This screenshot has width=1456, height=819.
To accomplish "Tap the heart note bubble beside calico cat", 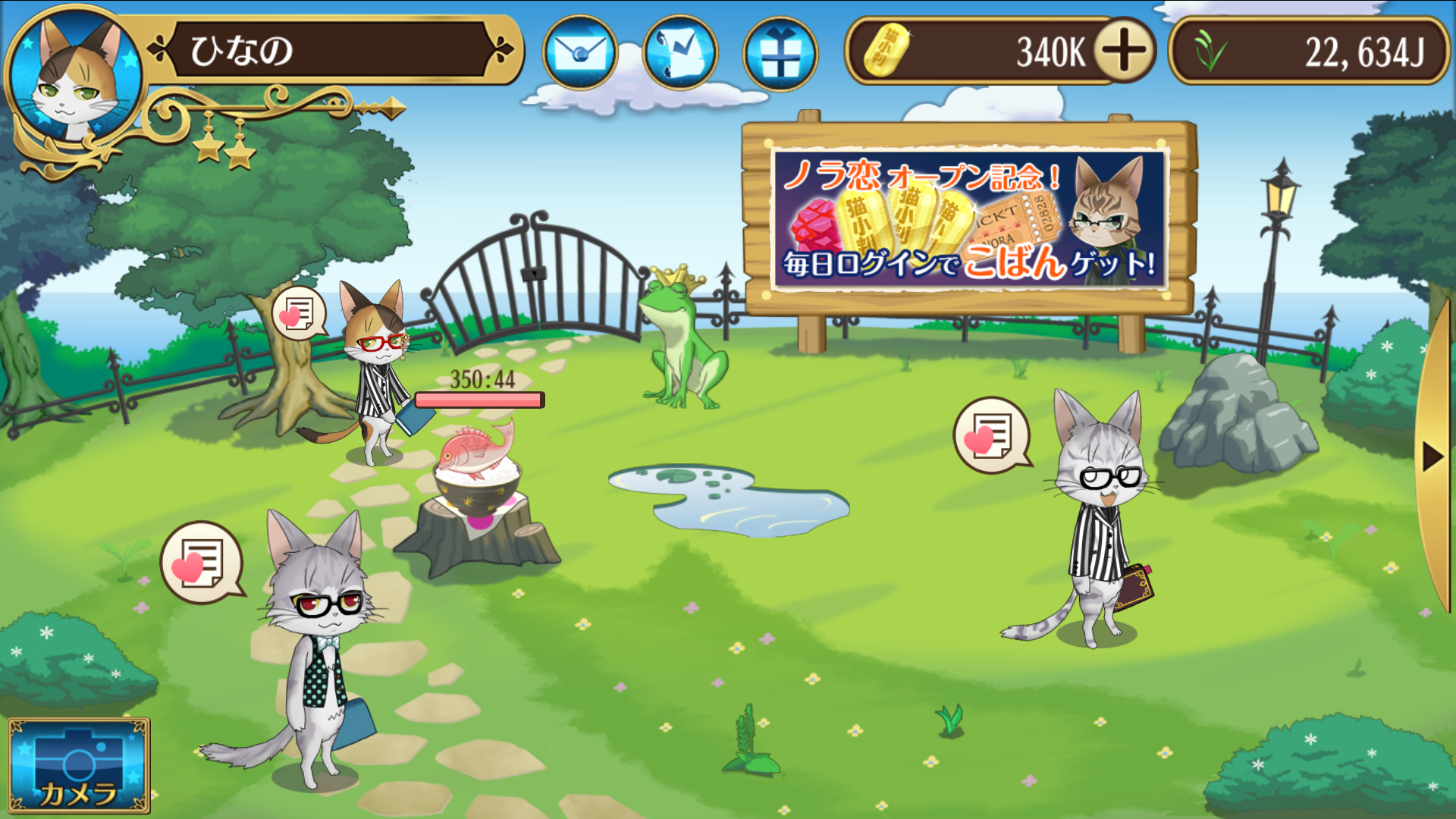I will (299, 312).
